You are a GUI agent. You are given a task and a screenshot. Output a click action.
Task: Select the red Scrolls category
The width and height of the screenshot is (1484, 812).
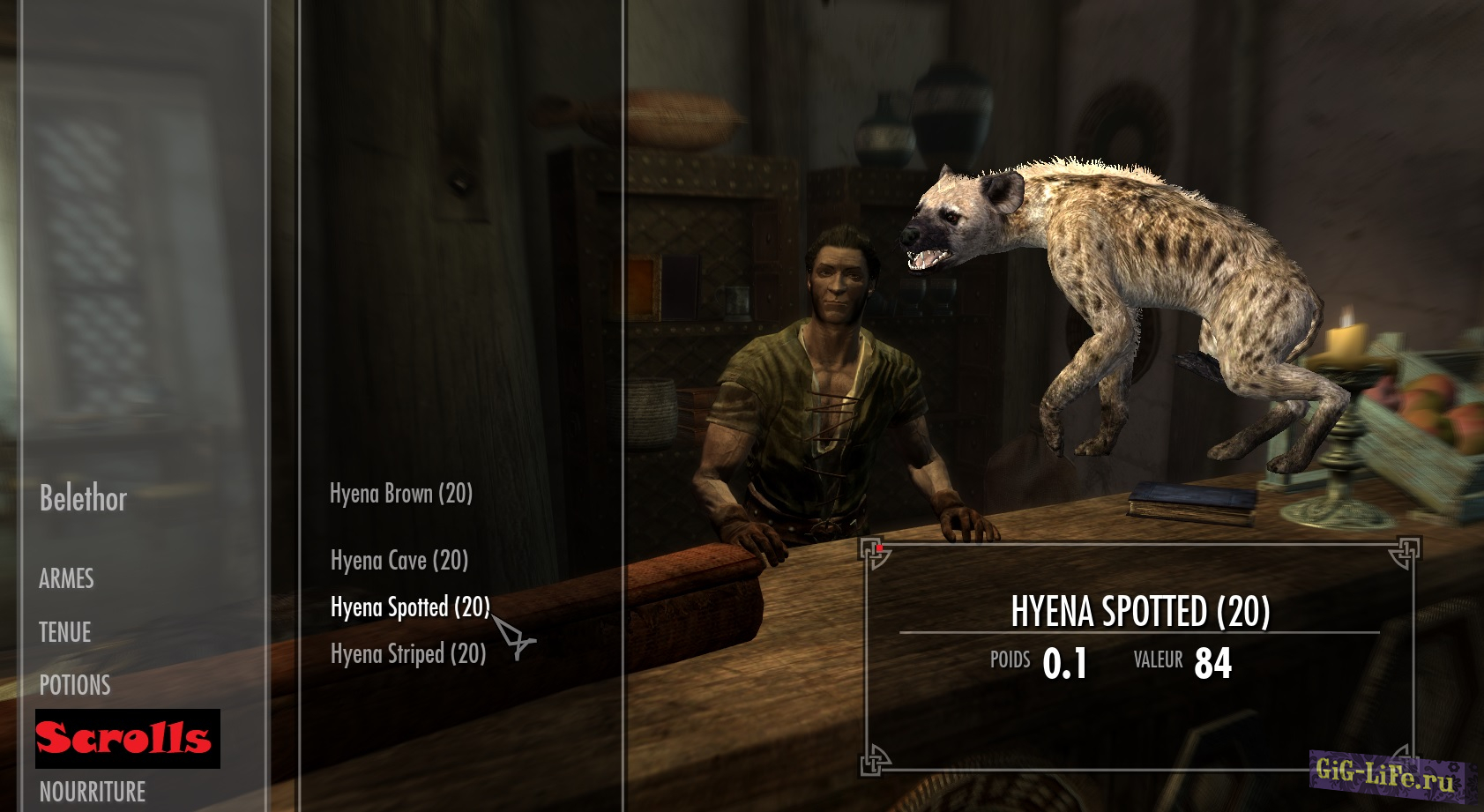pyautogui.click(x=127, y=739)
